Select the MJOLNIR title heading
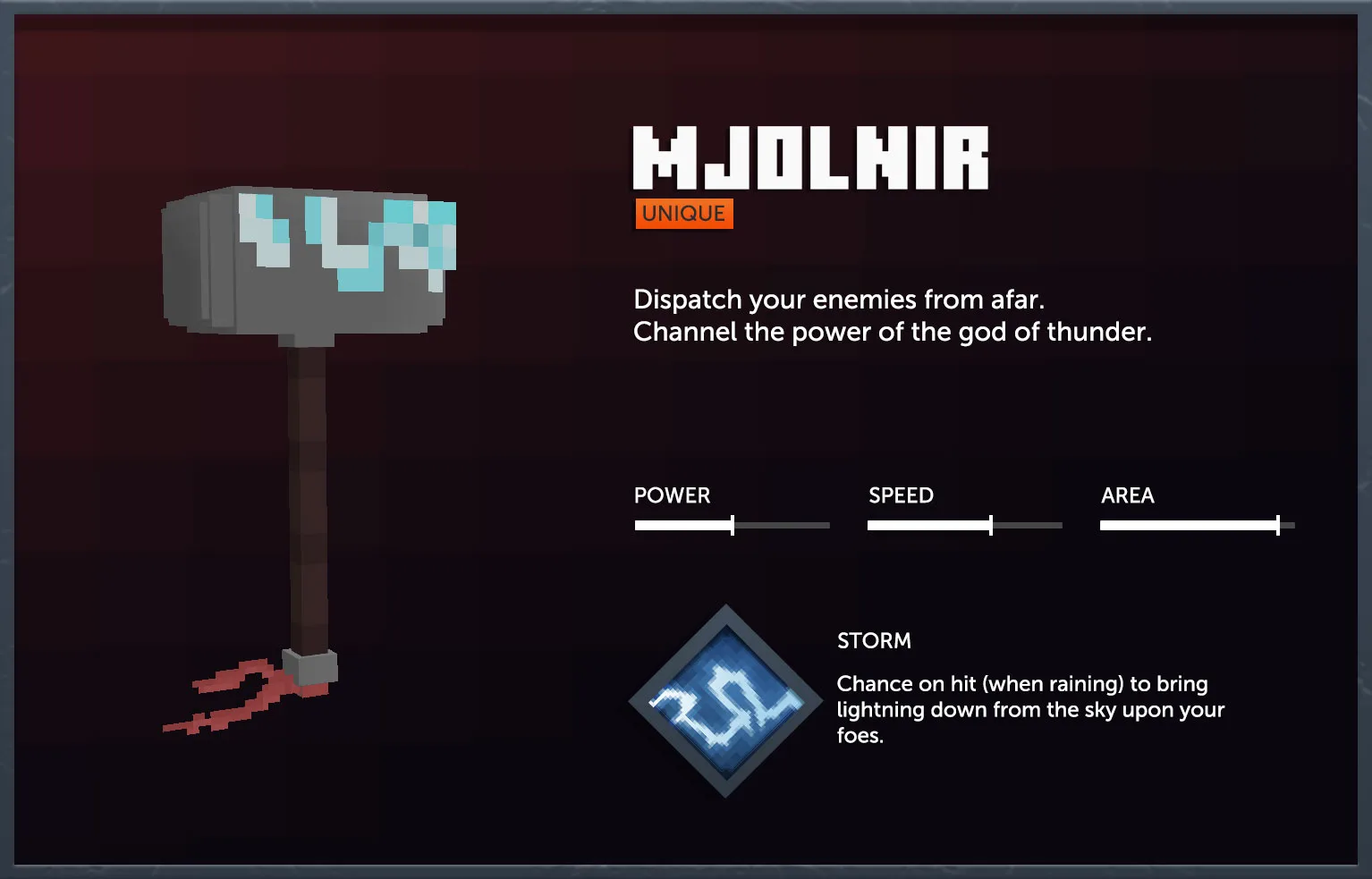Image resolution: width=1372 pixels, height=879 pixels. point(809,157)
